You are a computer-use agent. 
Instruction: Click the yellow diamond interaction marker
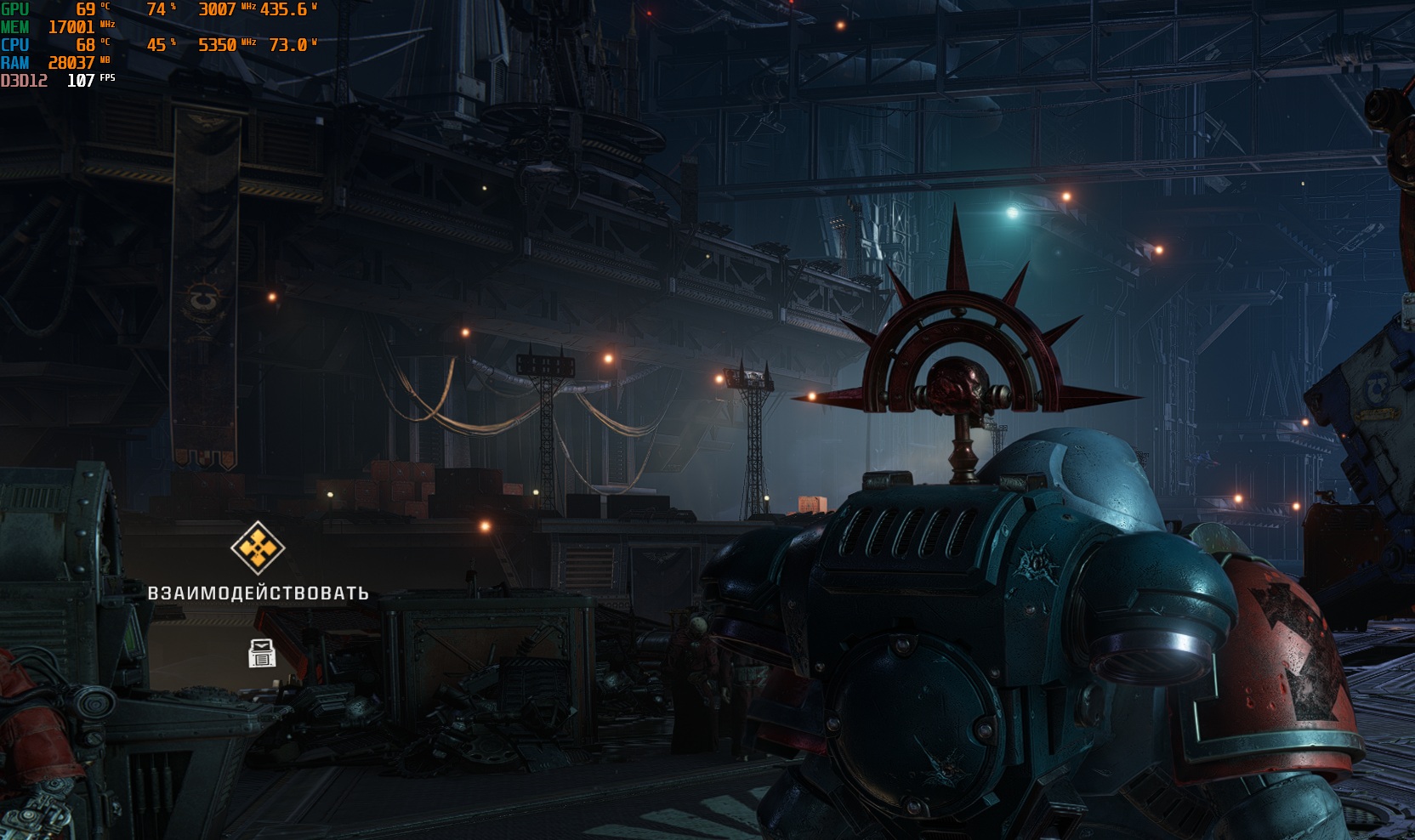click(x=258, y=547)
